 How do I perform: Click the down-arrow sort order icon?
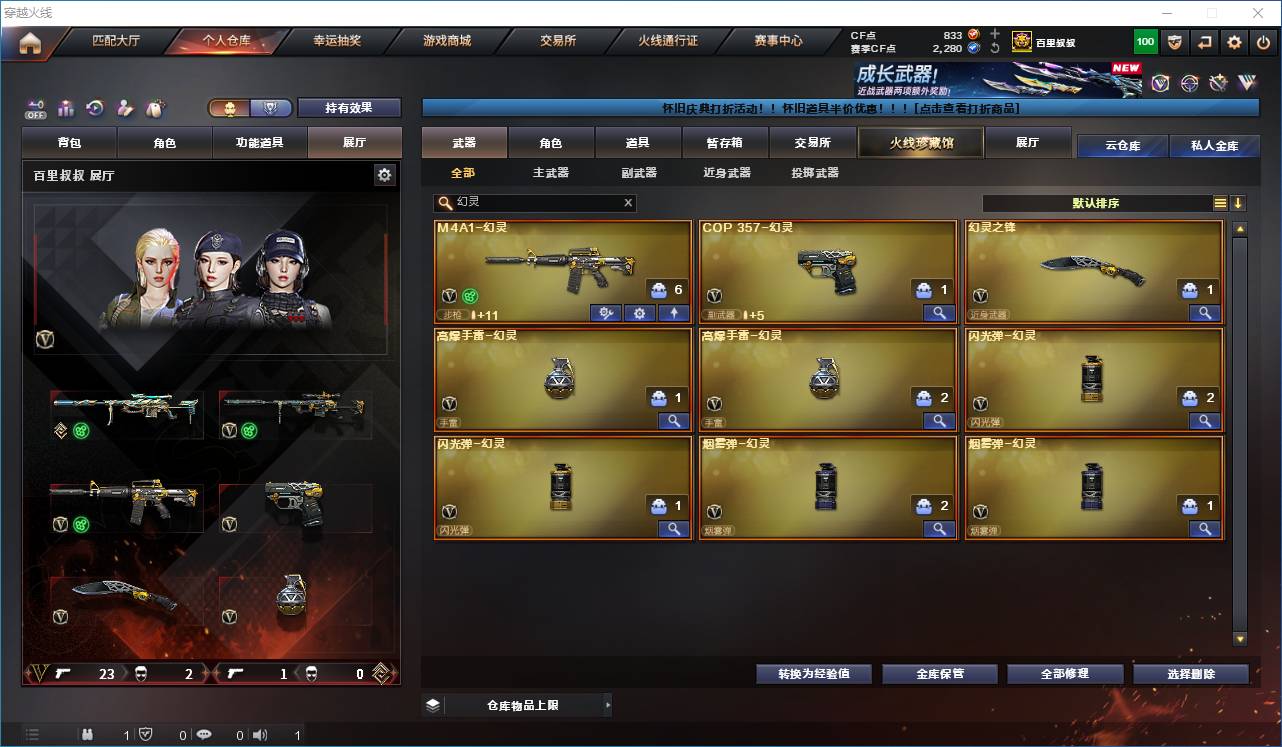(x=1240, y=203)
